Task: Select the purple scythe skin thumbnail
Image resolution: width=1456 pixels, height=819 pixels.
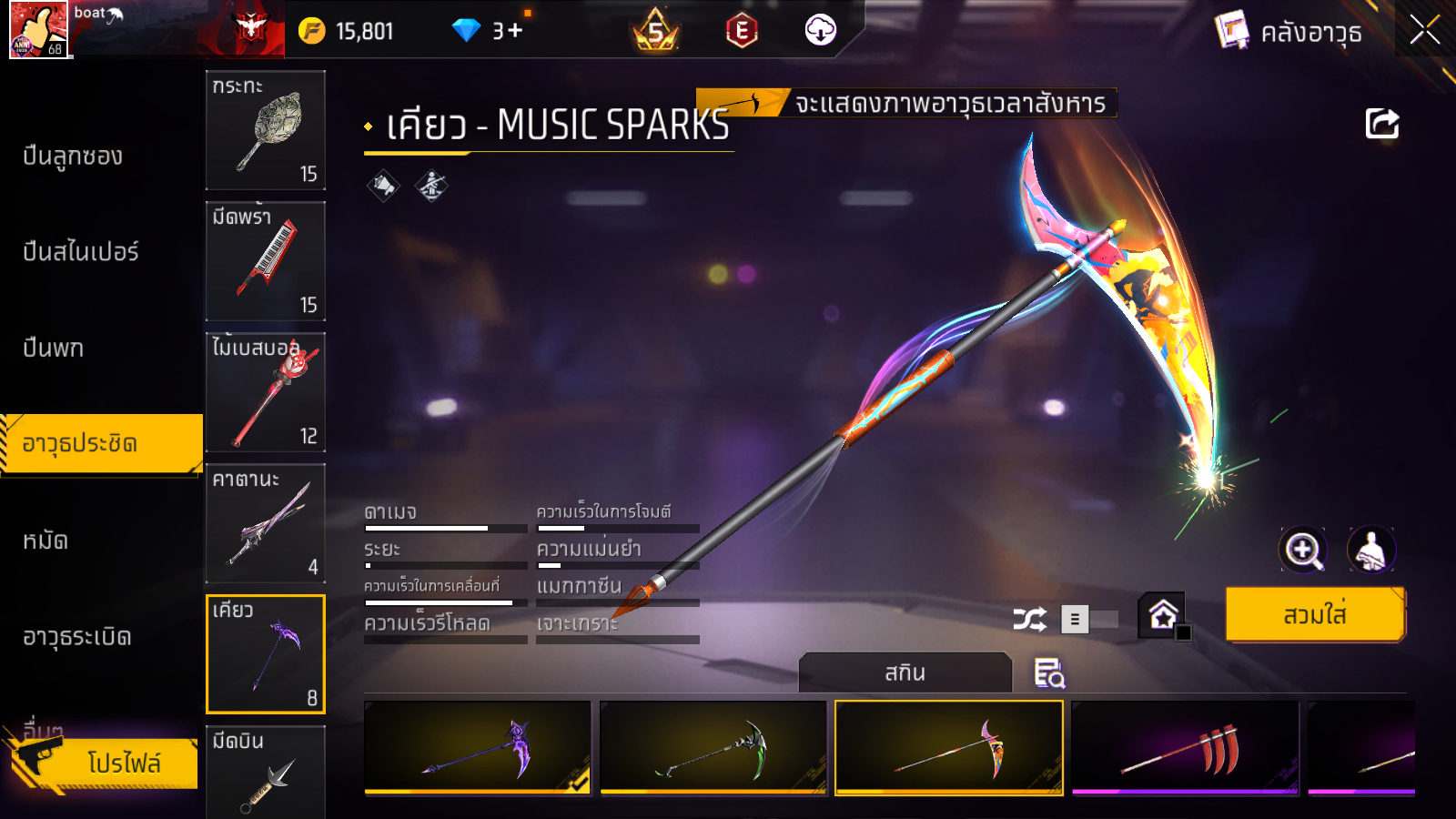Action: [x=477, y=747]
